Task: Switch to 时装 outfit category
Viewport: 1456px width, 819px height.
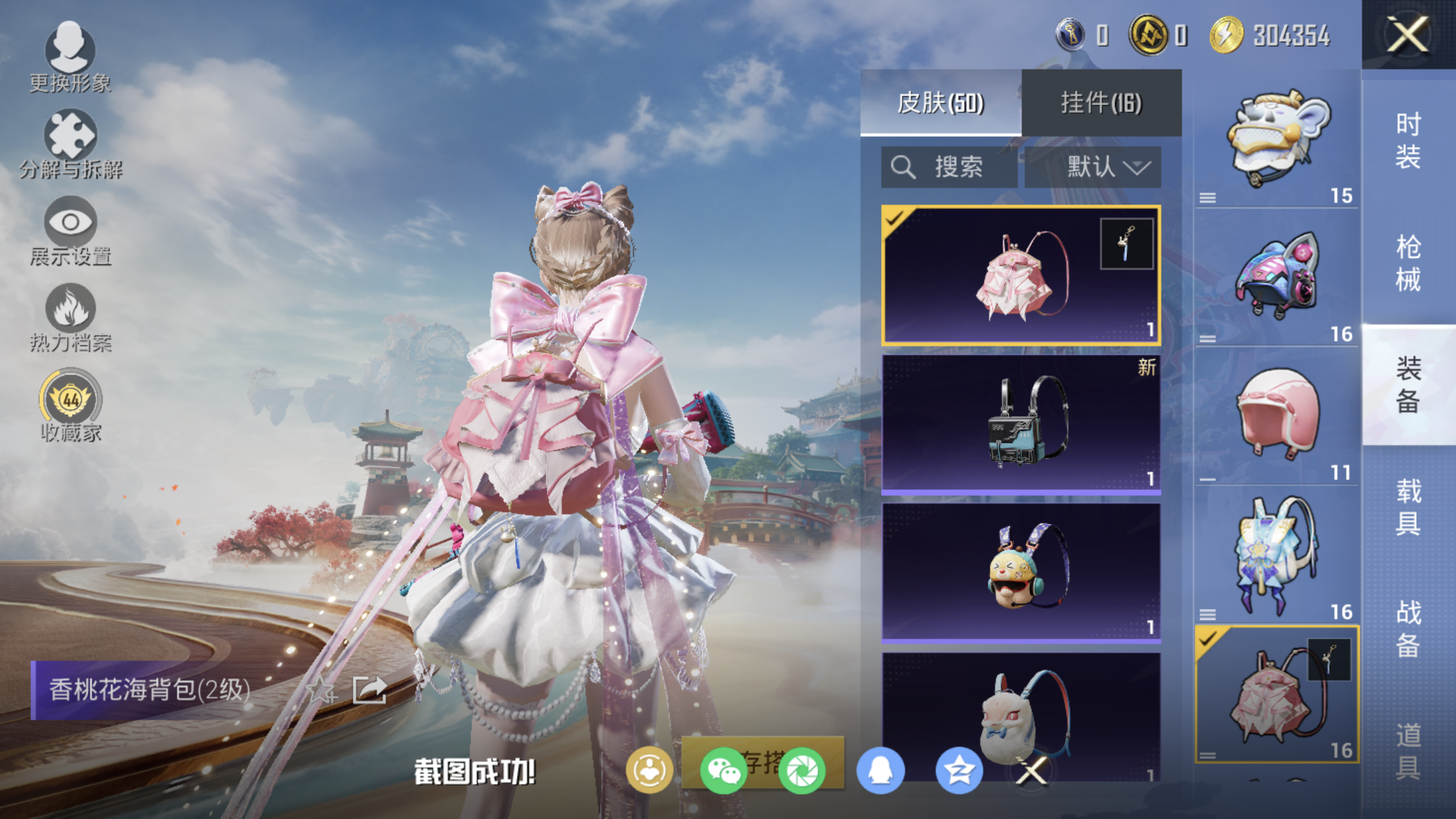Action: click(1408, 140)
